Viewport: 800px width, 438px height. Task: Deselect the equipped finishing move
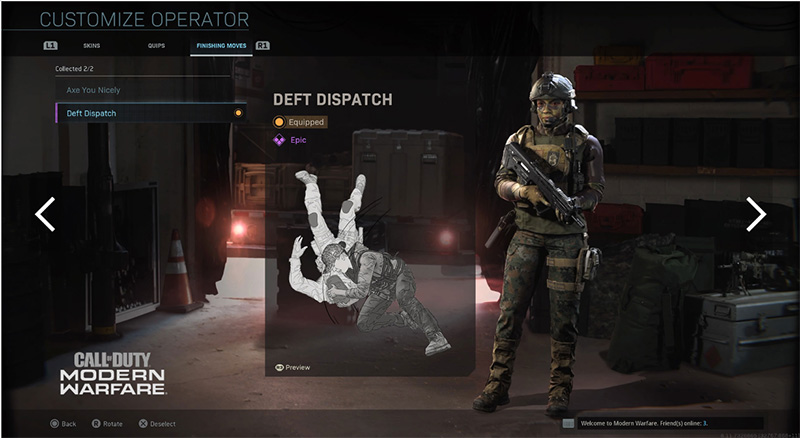pos(156,424)
